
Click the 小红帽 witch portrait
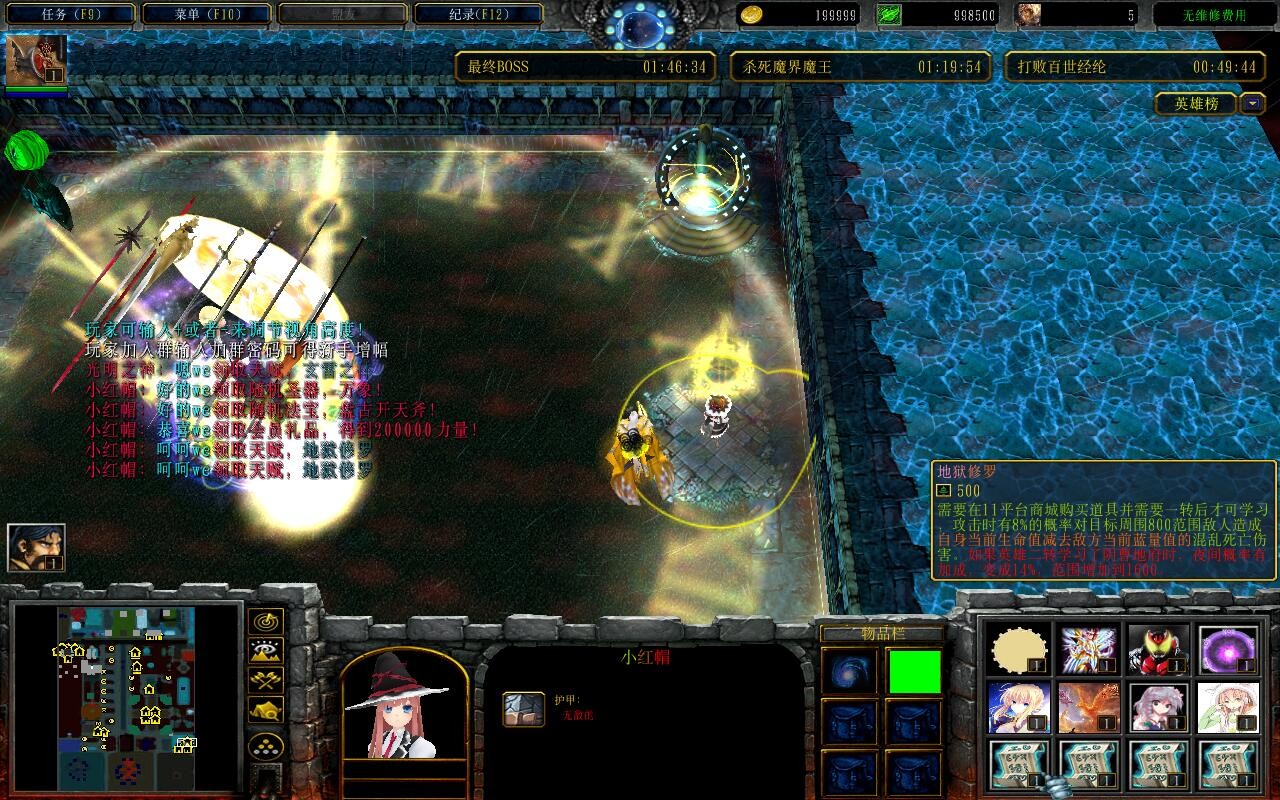[x=404, y=703]
